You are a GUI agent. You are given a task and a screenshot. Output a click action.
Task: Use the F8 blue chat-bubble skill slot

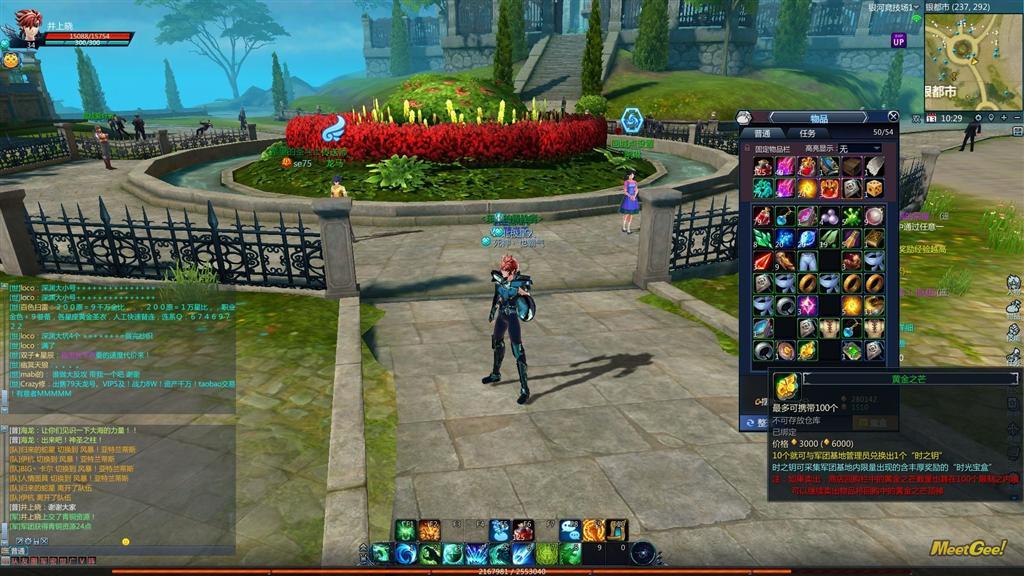point(570,530)
